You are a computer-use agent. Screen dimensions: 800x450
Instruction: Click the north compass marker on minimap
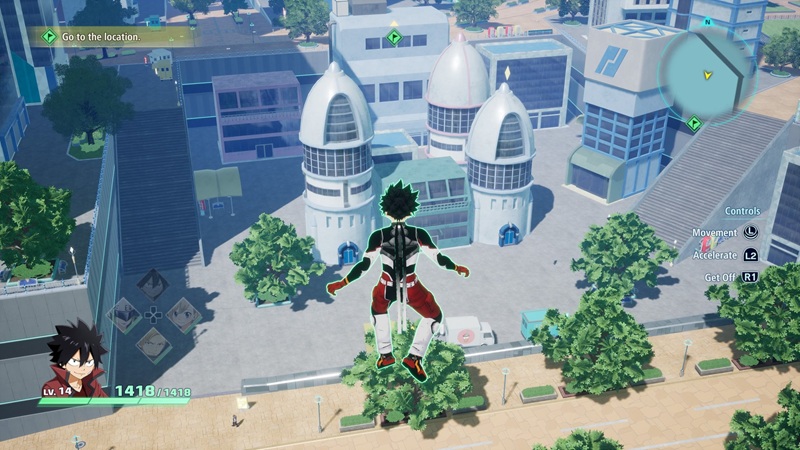pyautogui.click(x=707, y=21)
